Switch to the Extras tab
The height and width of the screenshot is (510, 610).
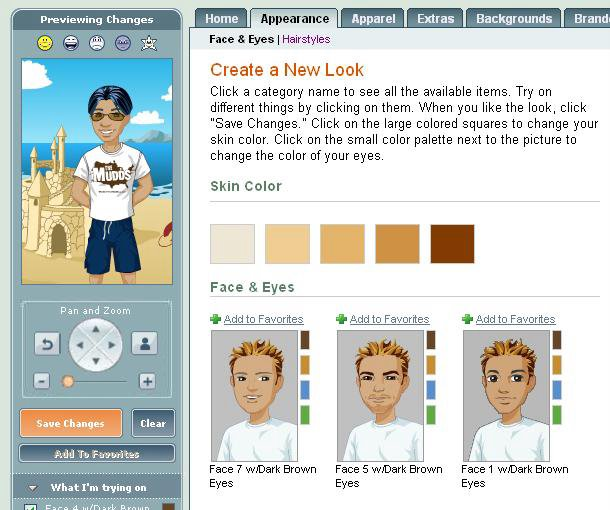click(x=435, y=18)
